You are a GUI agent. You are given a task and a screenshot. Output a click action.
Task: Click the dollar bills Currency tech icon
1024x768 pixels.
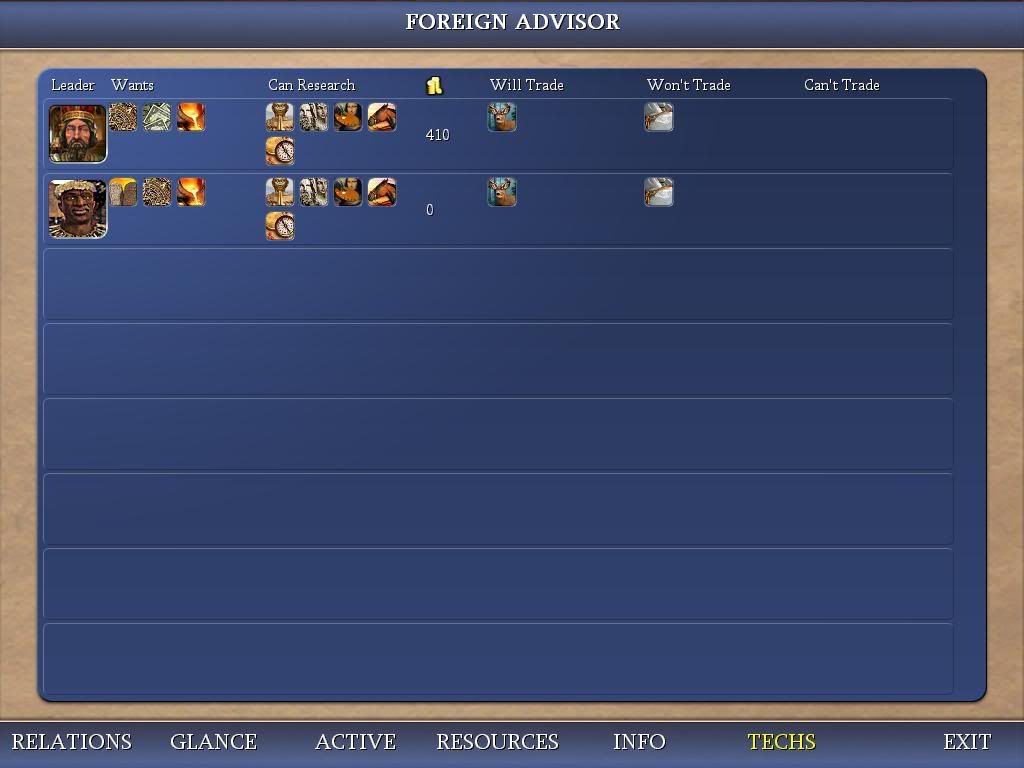(157, 117)
